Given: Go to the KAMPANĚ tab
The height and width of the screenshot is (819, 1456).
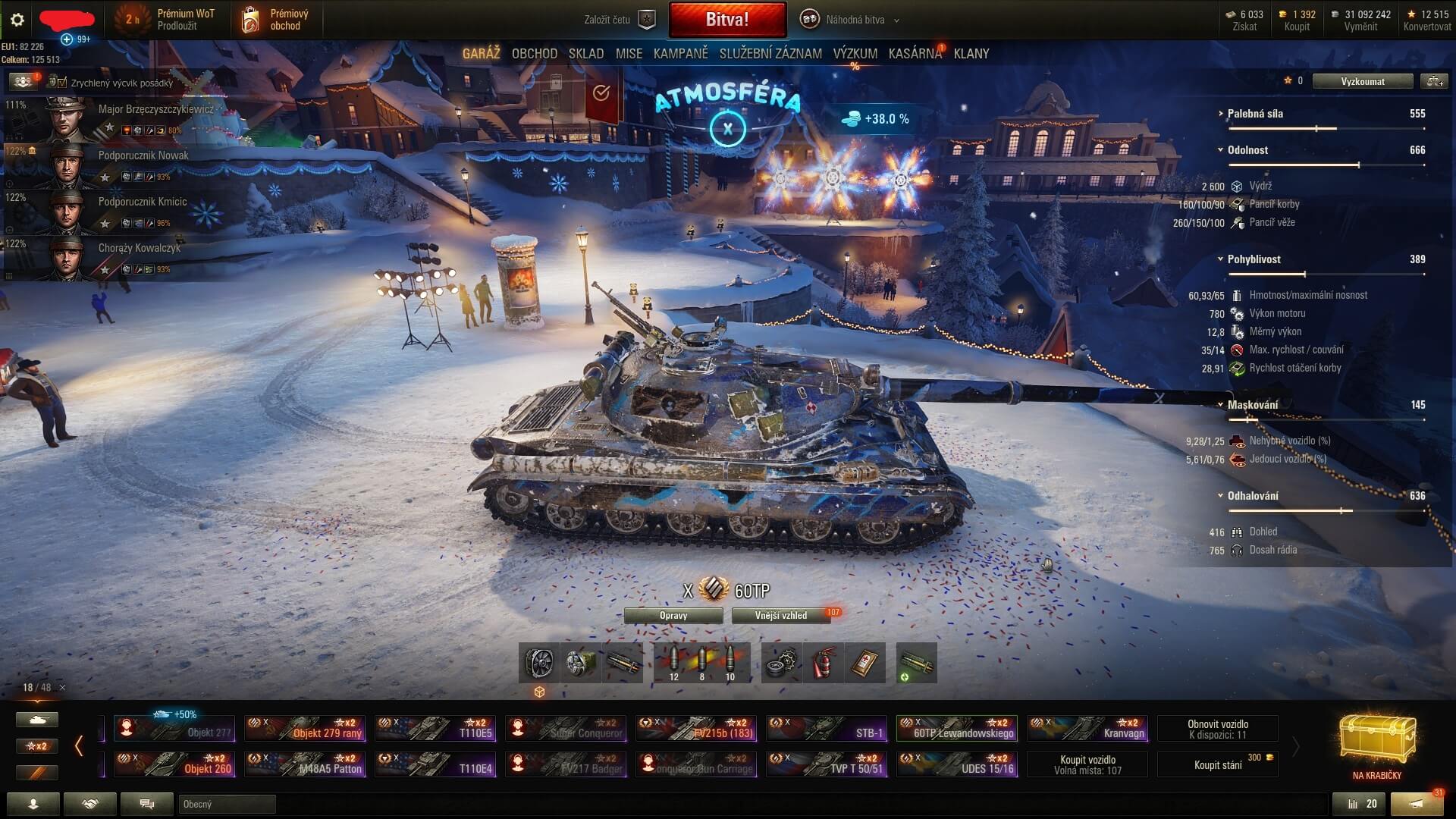Looking at the screenshot, I should (680, 54).
